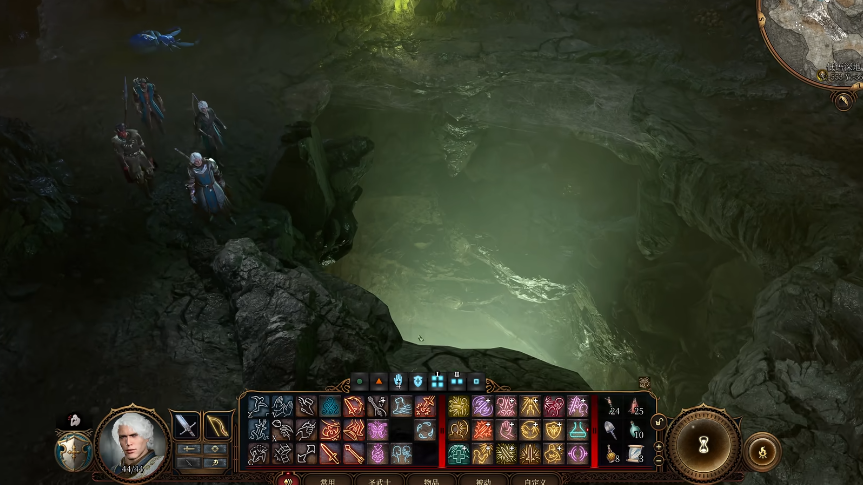Use the scroll item with count 3
This screenshot has width=863, height=485.
tap(635, 454)
